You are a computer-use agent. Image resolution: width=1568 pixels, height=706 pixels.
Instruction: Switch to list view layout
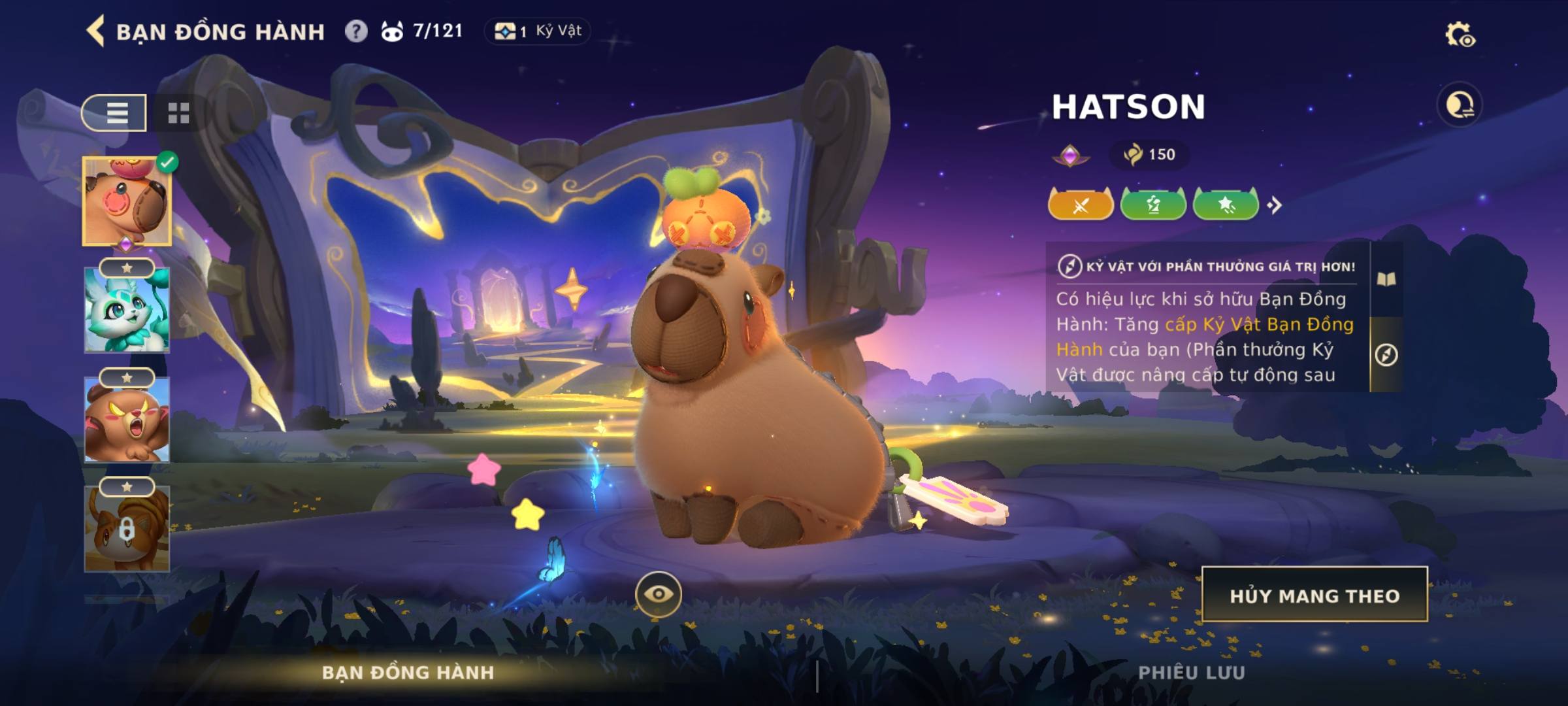click(x=115, y=113)
